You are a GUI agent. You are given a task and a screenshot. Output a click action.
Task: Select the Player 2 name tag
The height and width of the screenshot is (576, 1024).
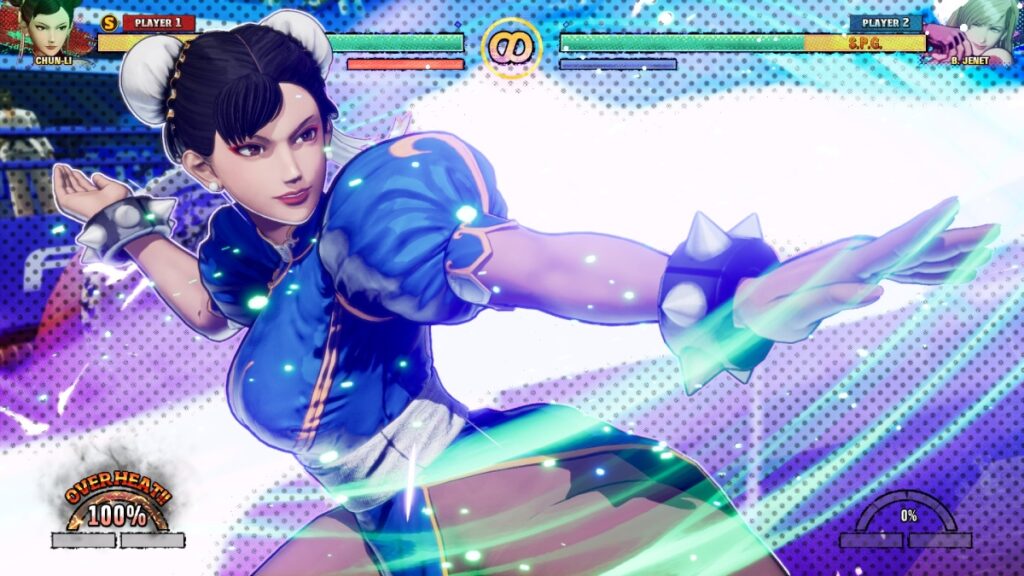886,22
